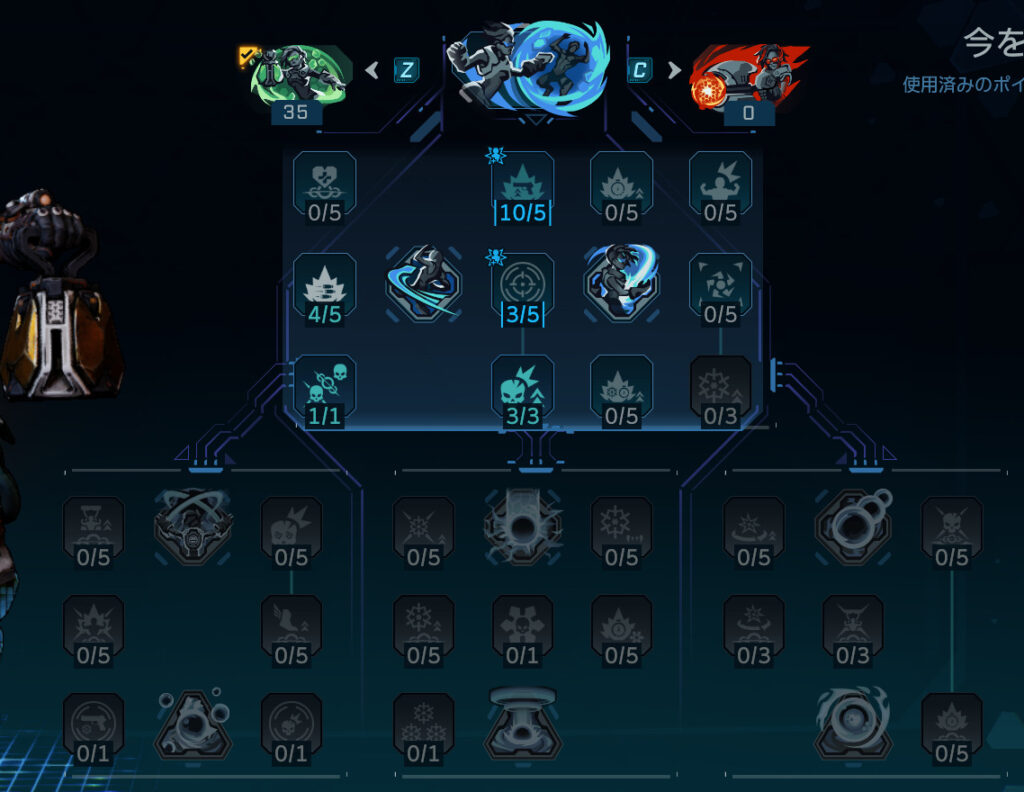Select the spinning shuriken passive skill

[x=720, y=284]
